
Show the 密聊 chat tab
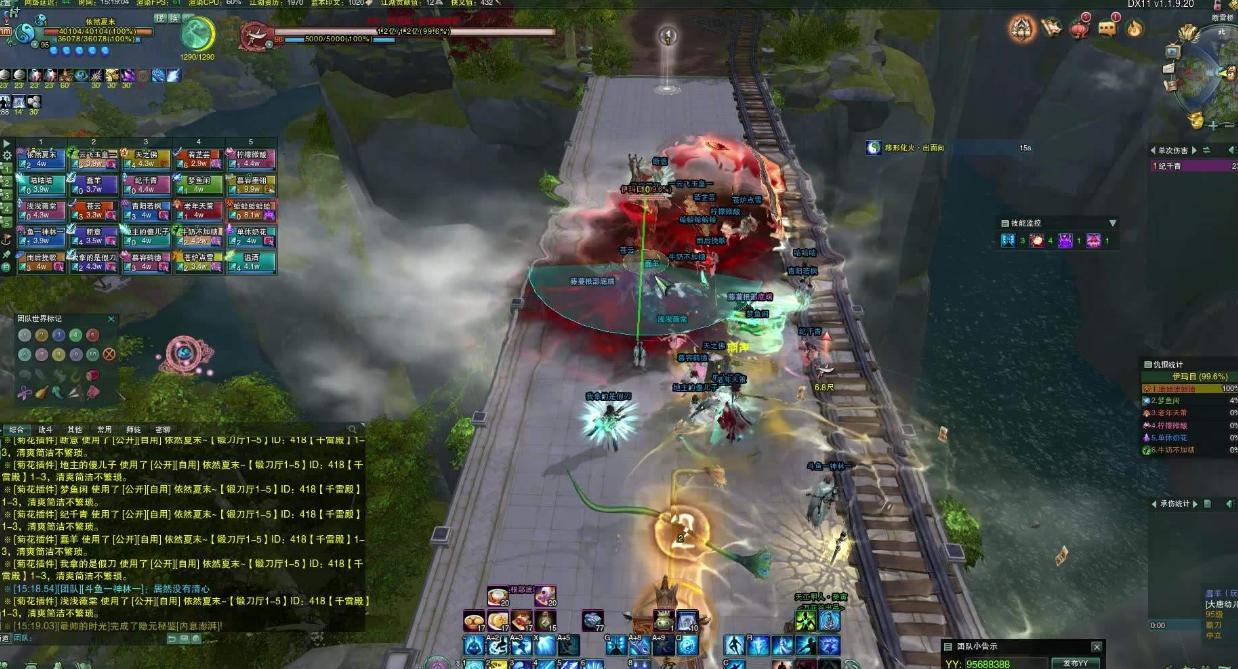point(162,429)
